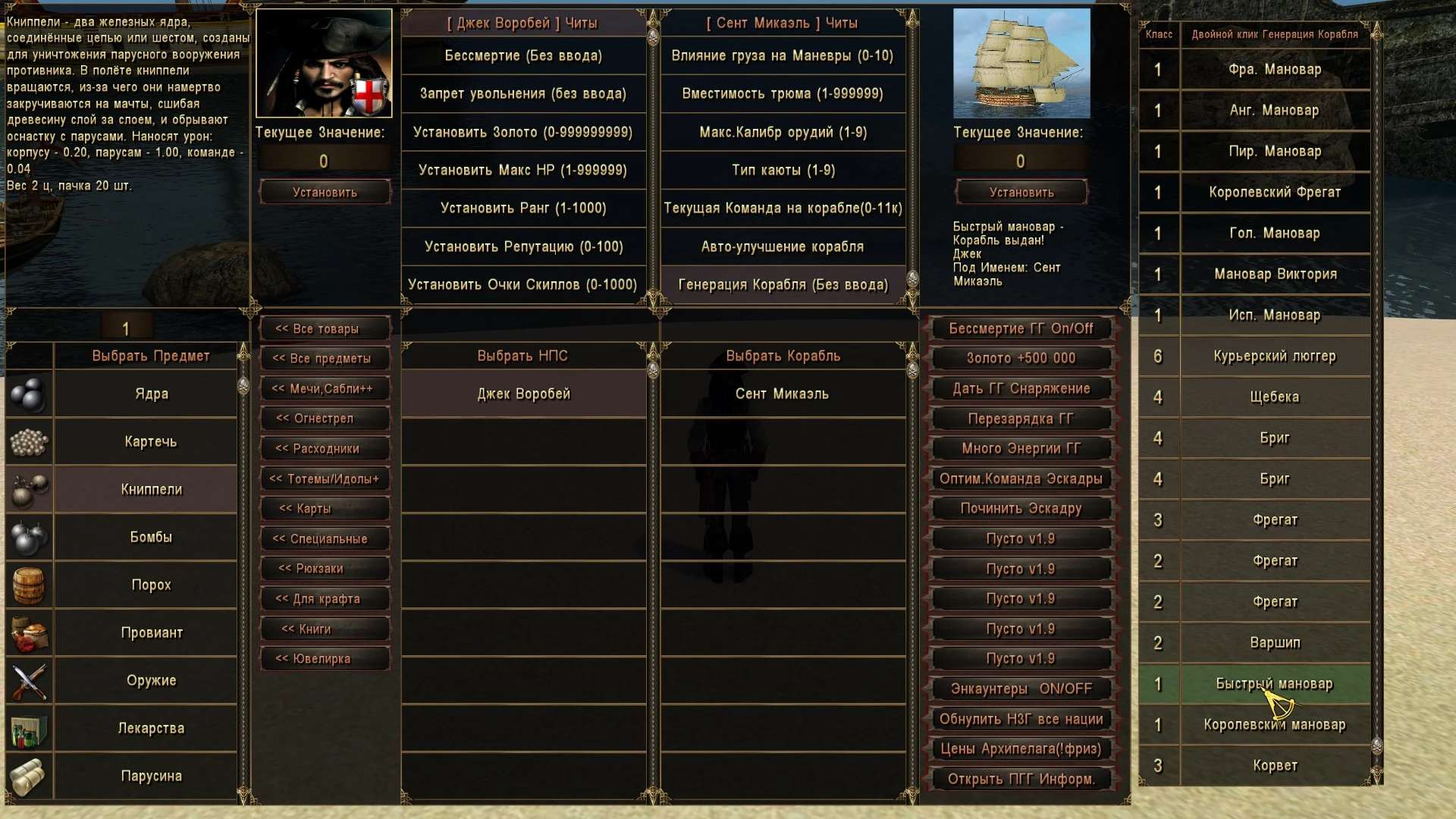Open the Сент Микаэль Читы panel header
Image resolution: width=1456 pixels, height=819 pixels.
[783, 23]
